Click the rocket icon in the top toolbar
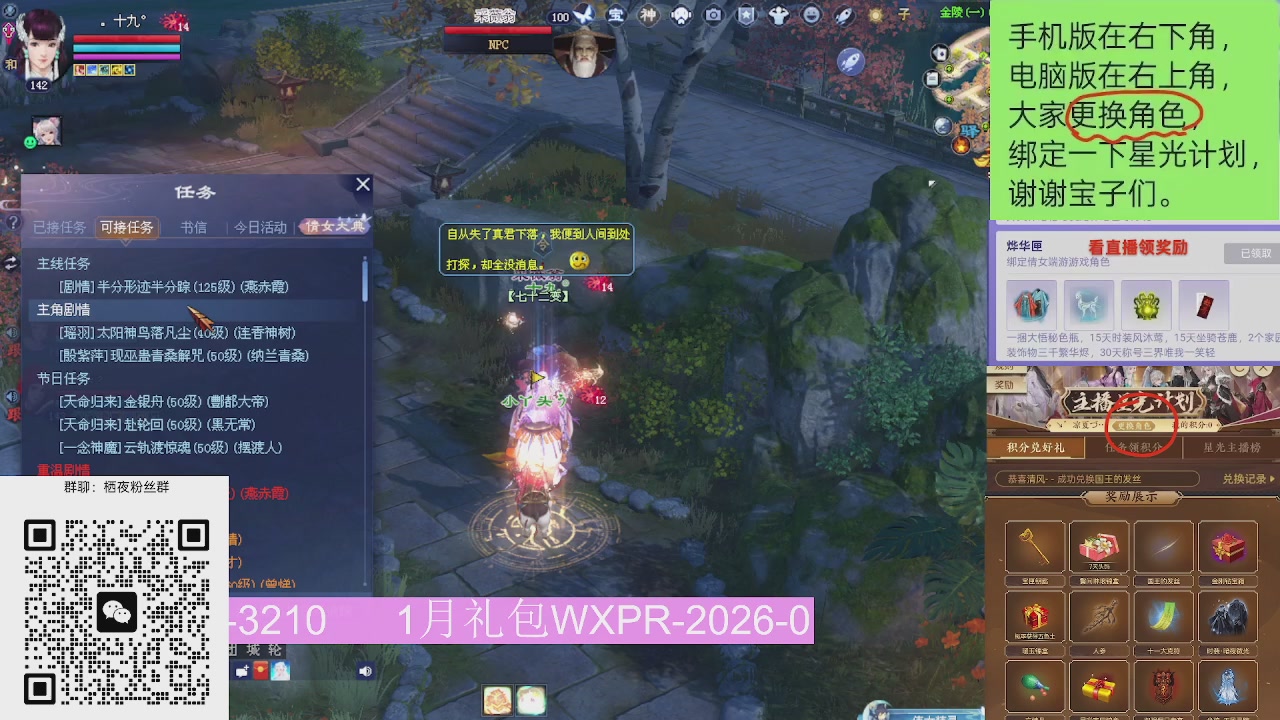The width and height of the screenshot is (1280, 720). pyautogui.click(x=845, y=14)
